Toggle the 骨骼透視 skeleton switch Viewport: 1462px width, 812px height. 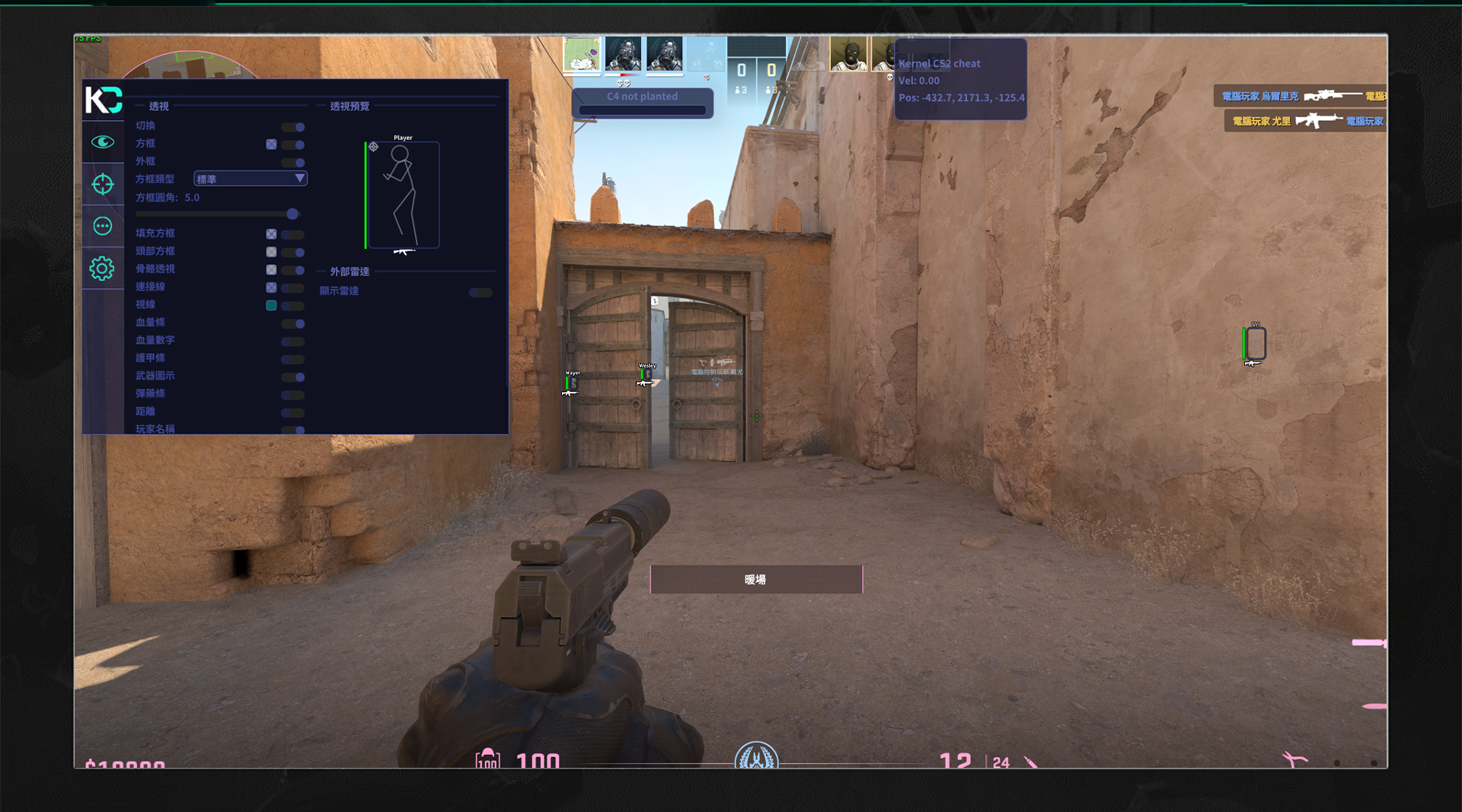293,270
